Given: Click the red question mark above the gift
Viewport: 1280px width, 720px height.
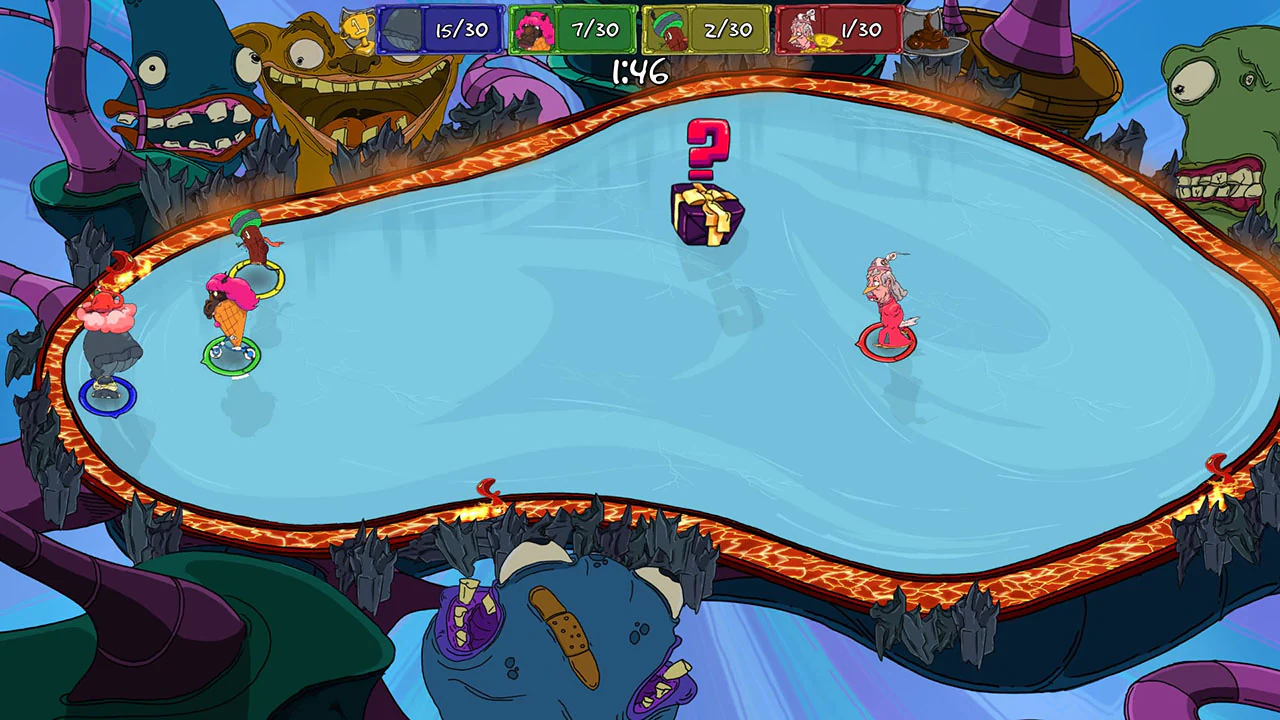Looking at the screenshot, I should coord(706,145).
